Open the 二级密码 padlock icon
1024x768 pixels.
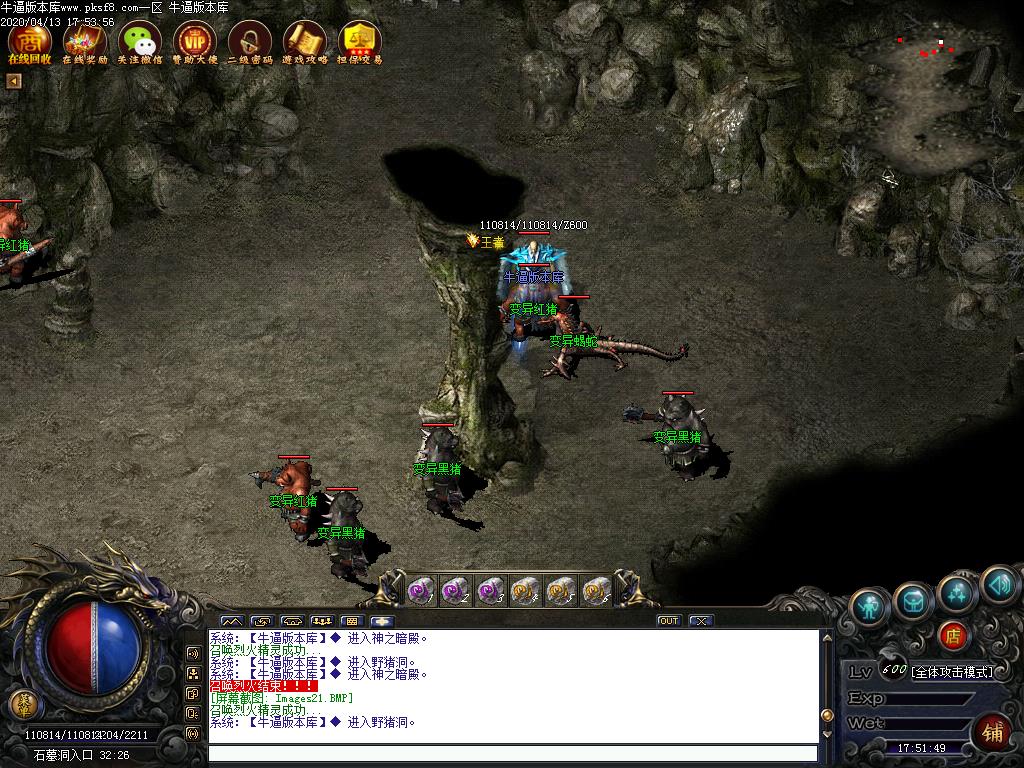[249, 41]
